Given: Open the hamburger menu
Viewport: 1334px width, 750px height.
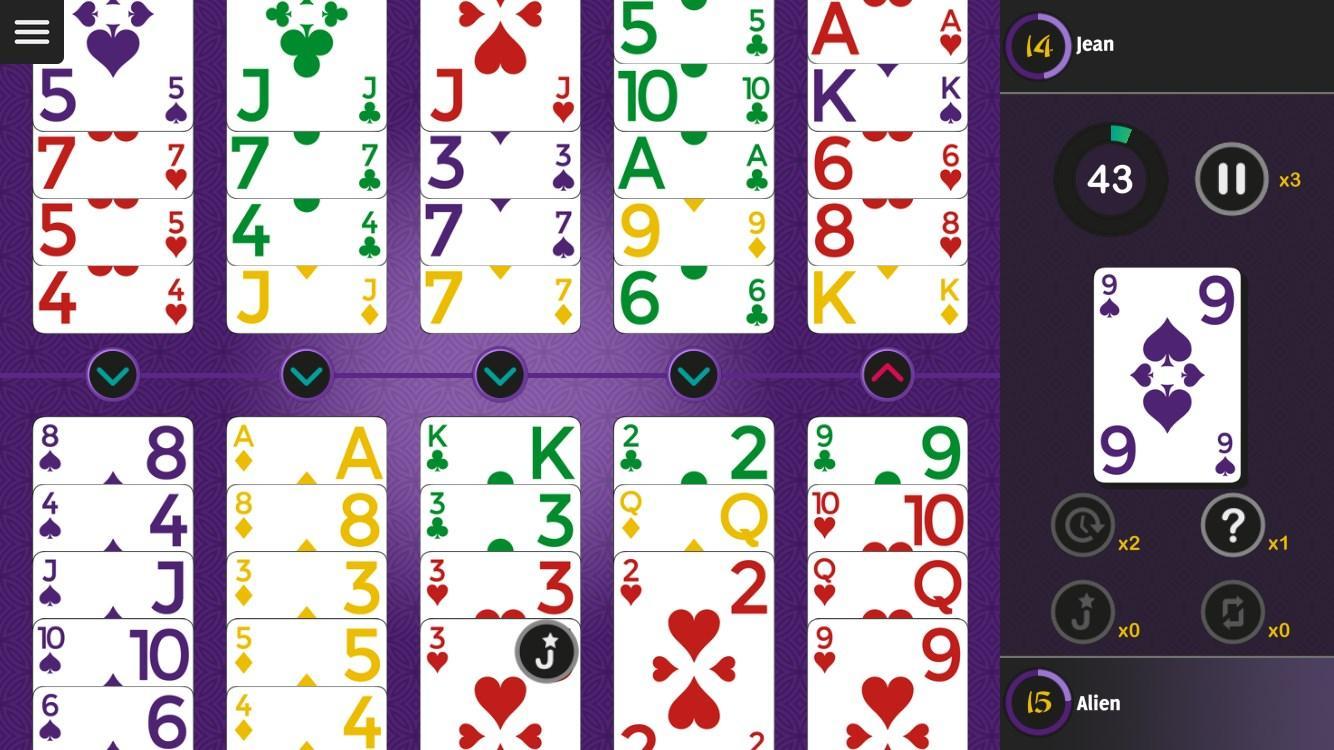Looking at the screenshot, I should pyautogui.click(x=31, y=31).
